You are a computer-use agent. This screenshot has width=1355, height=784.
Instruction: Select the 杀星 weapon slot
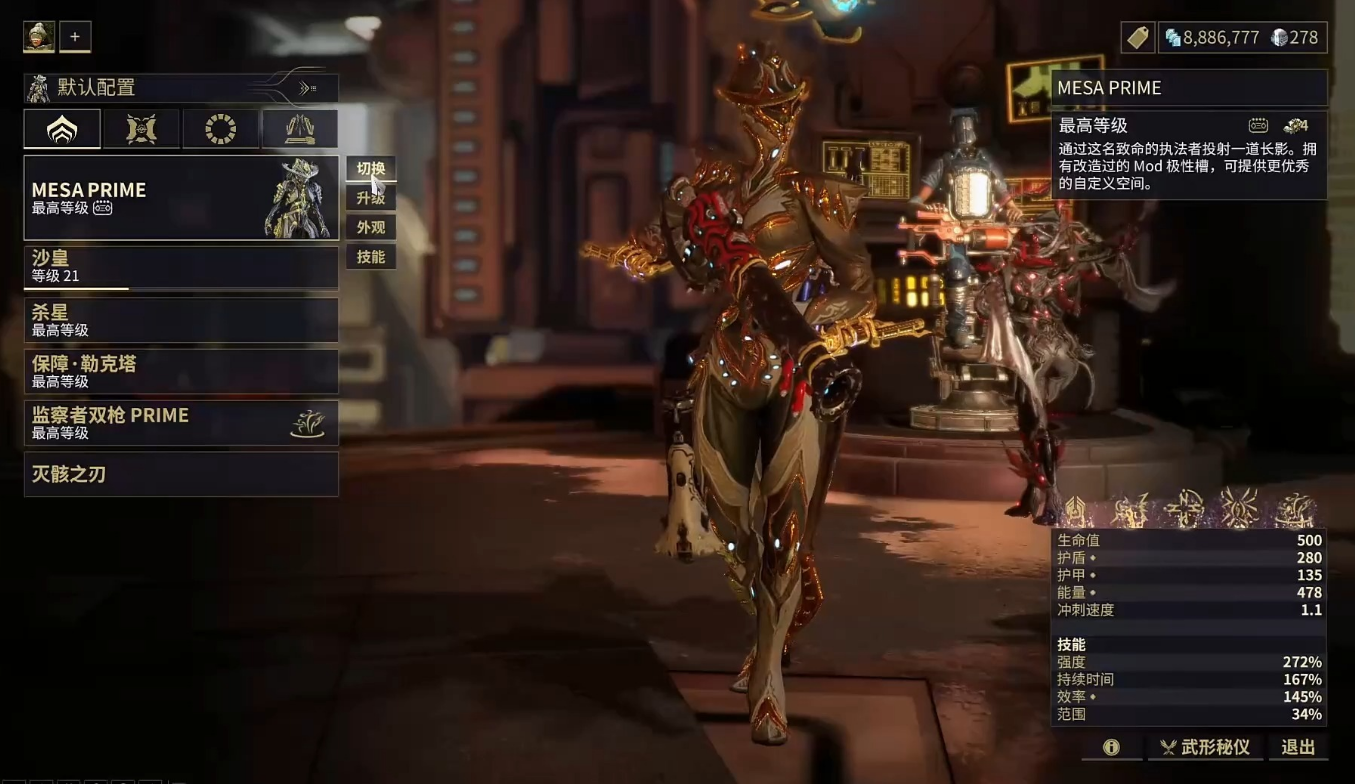tap(181, 320)
